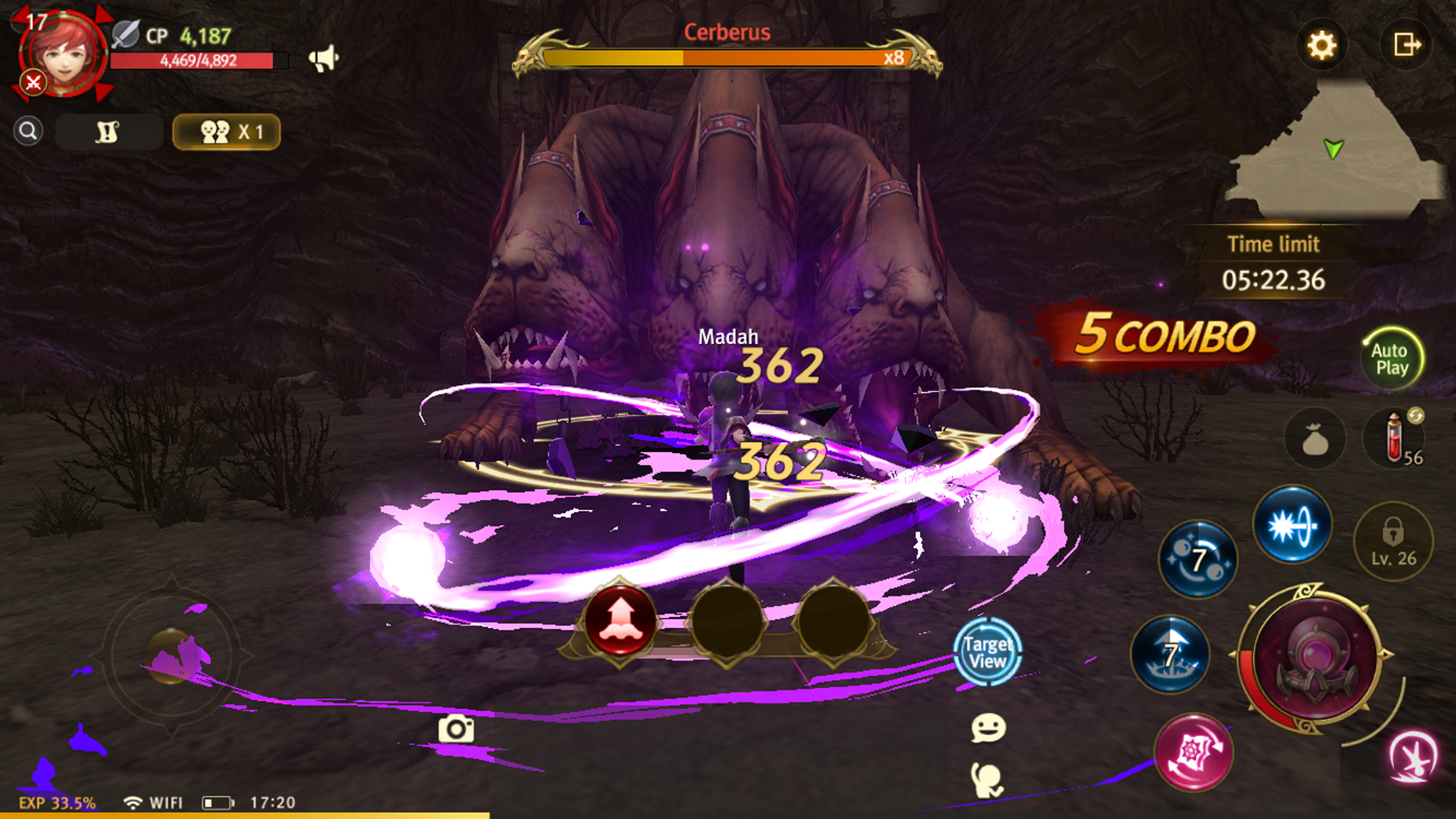Open the search magnifier panel
The image size is (1456, 819).
(x=28, y=130)
